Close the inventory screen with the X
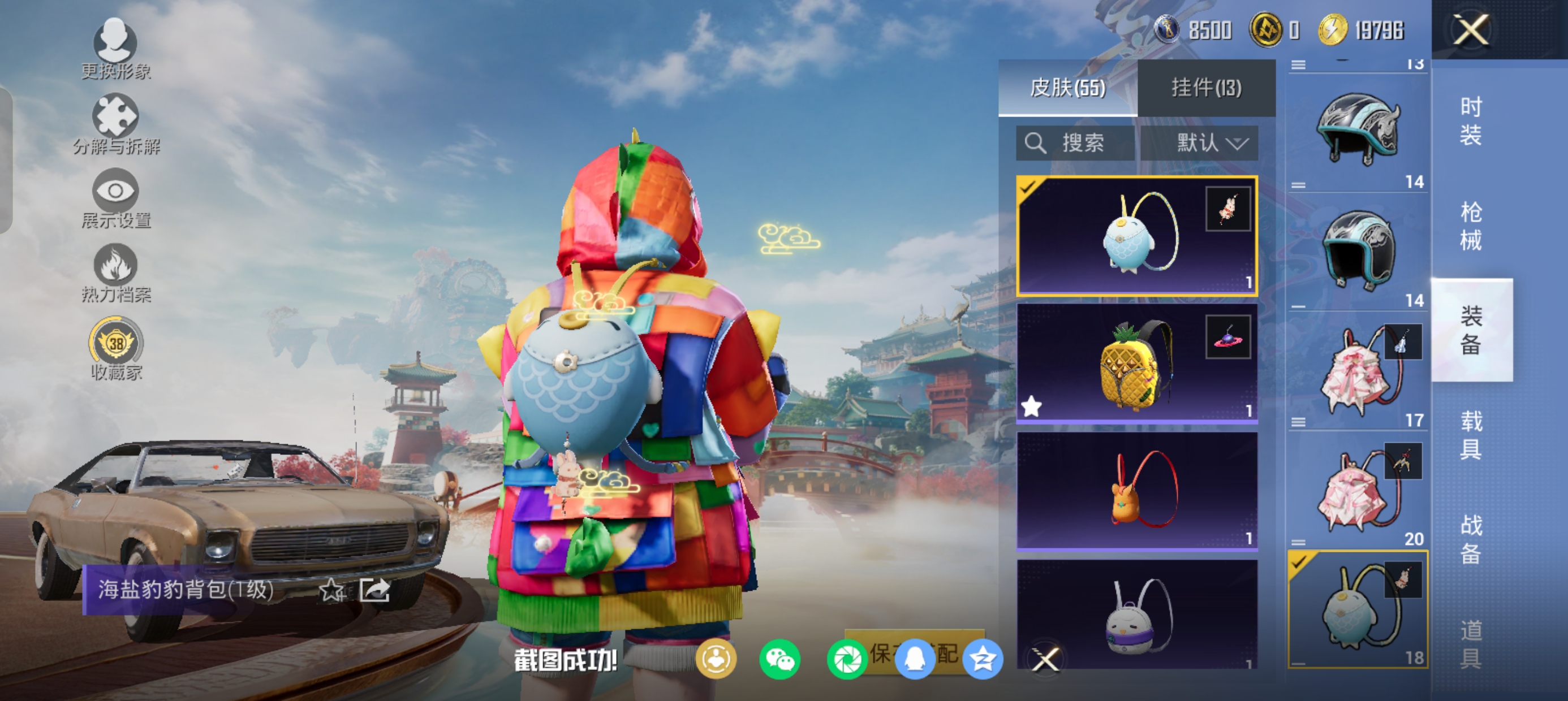Screen dimensions: 1568x701 pos(1471,30)
